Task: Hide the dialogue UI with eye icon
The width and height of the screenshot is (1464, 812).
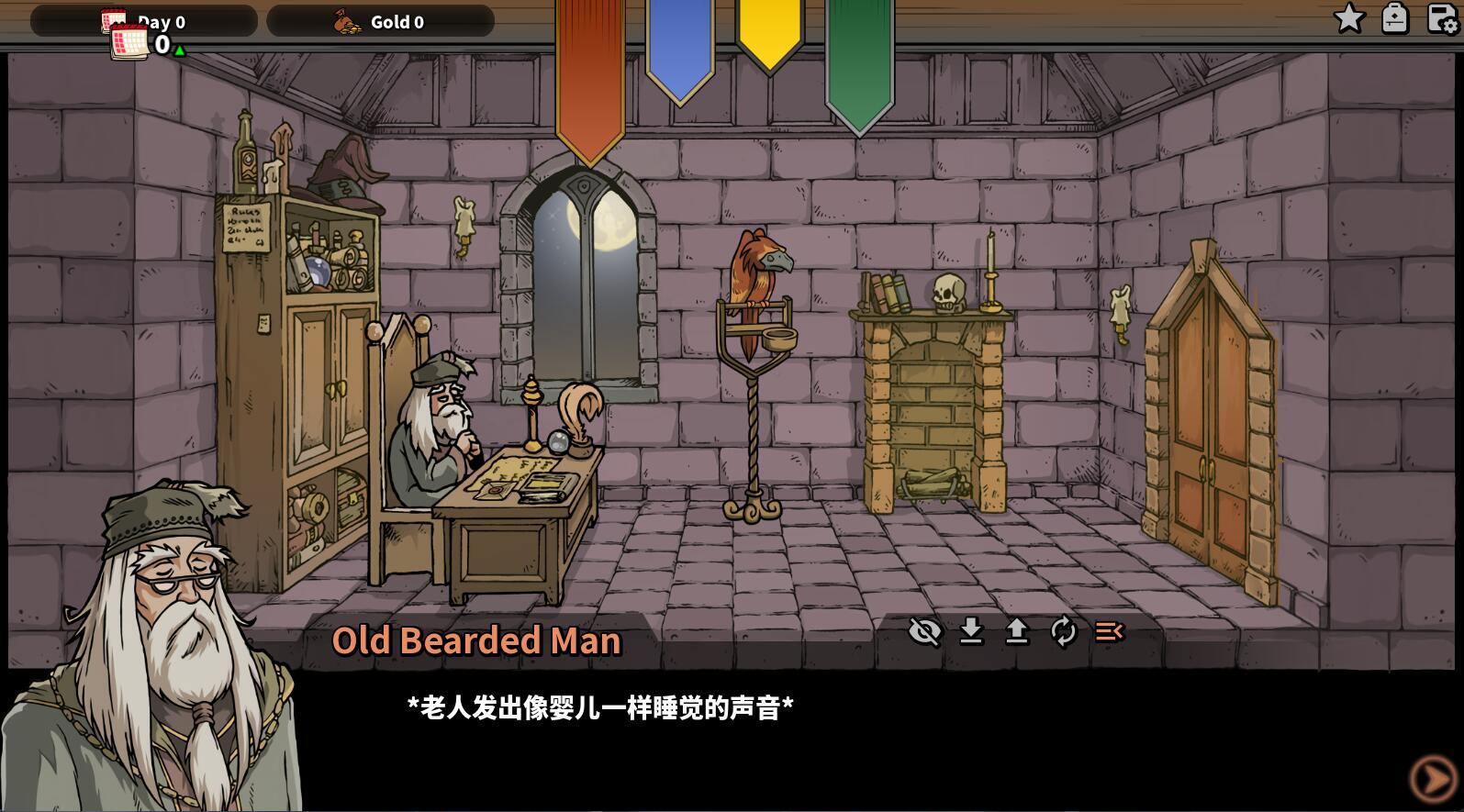Action: tap(925, 631)
